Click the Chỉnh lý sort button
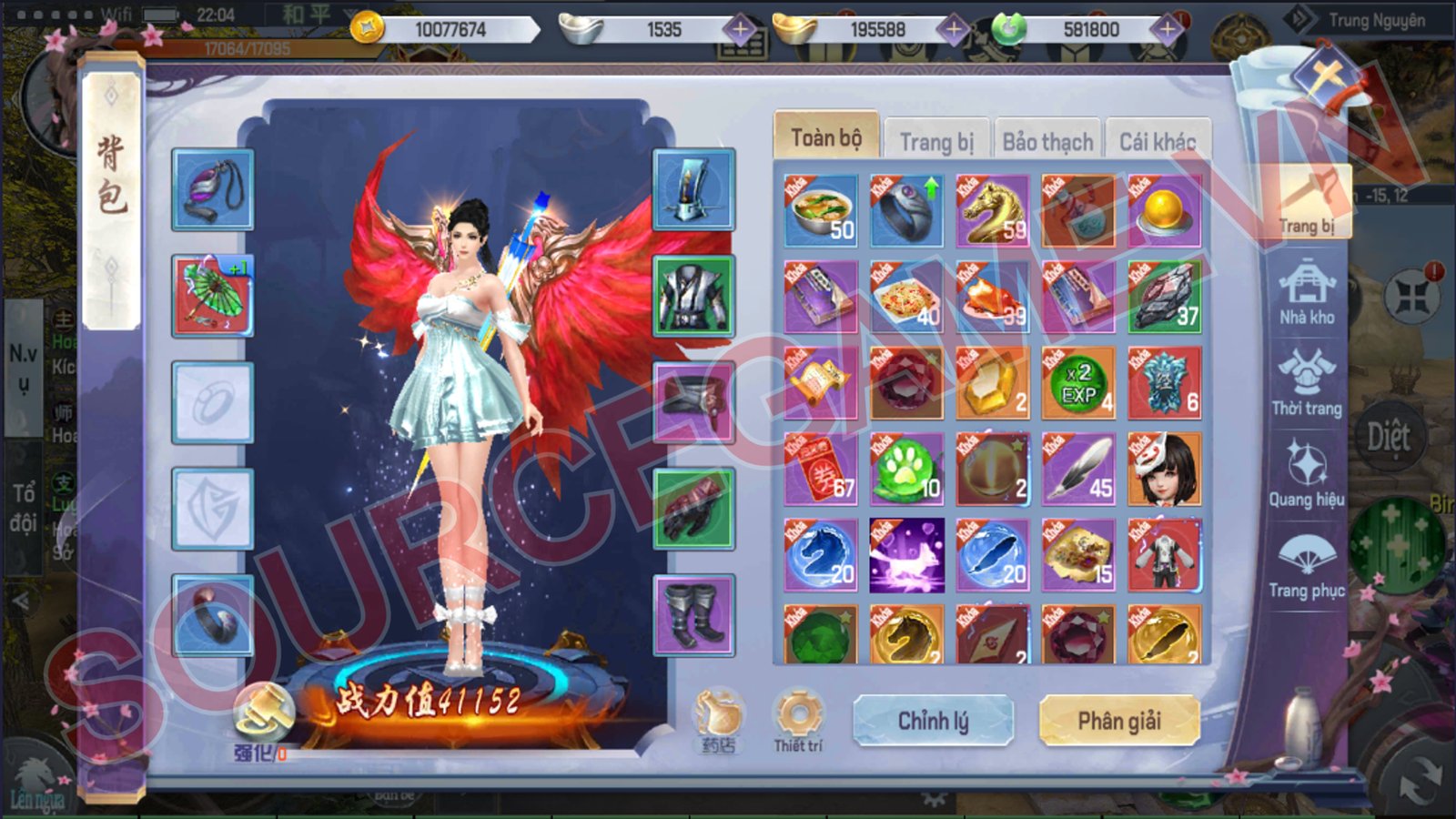 pyautogui.click(x=933, y=721)
